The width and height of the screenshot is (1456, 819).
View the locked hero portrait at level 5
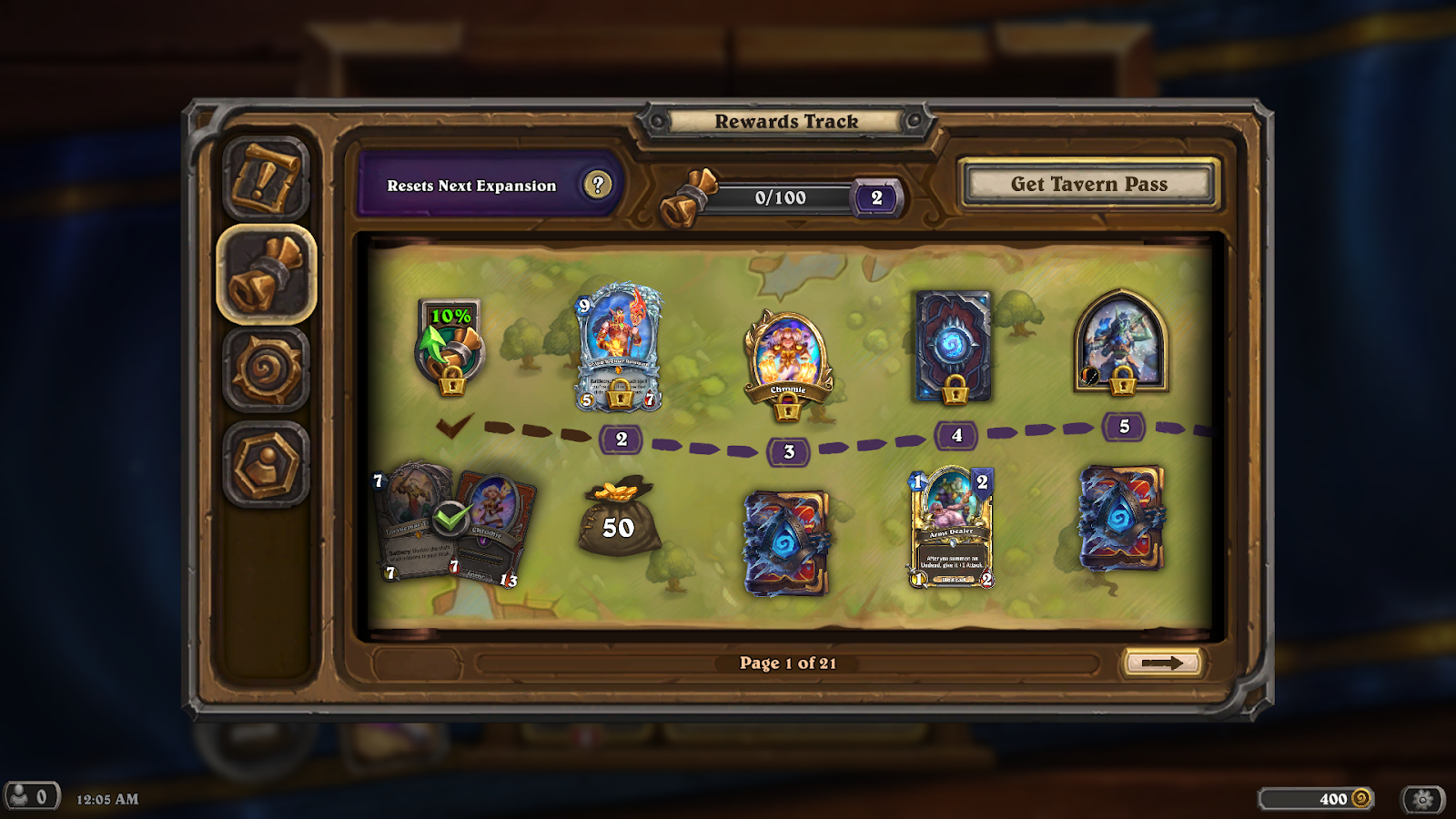pos(1120,341)
